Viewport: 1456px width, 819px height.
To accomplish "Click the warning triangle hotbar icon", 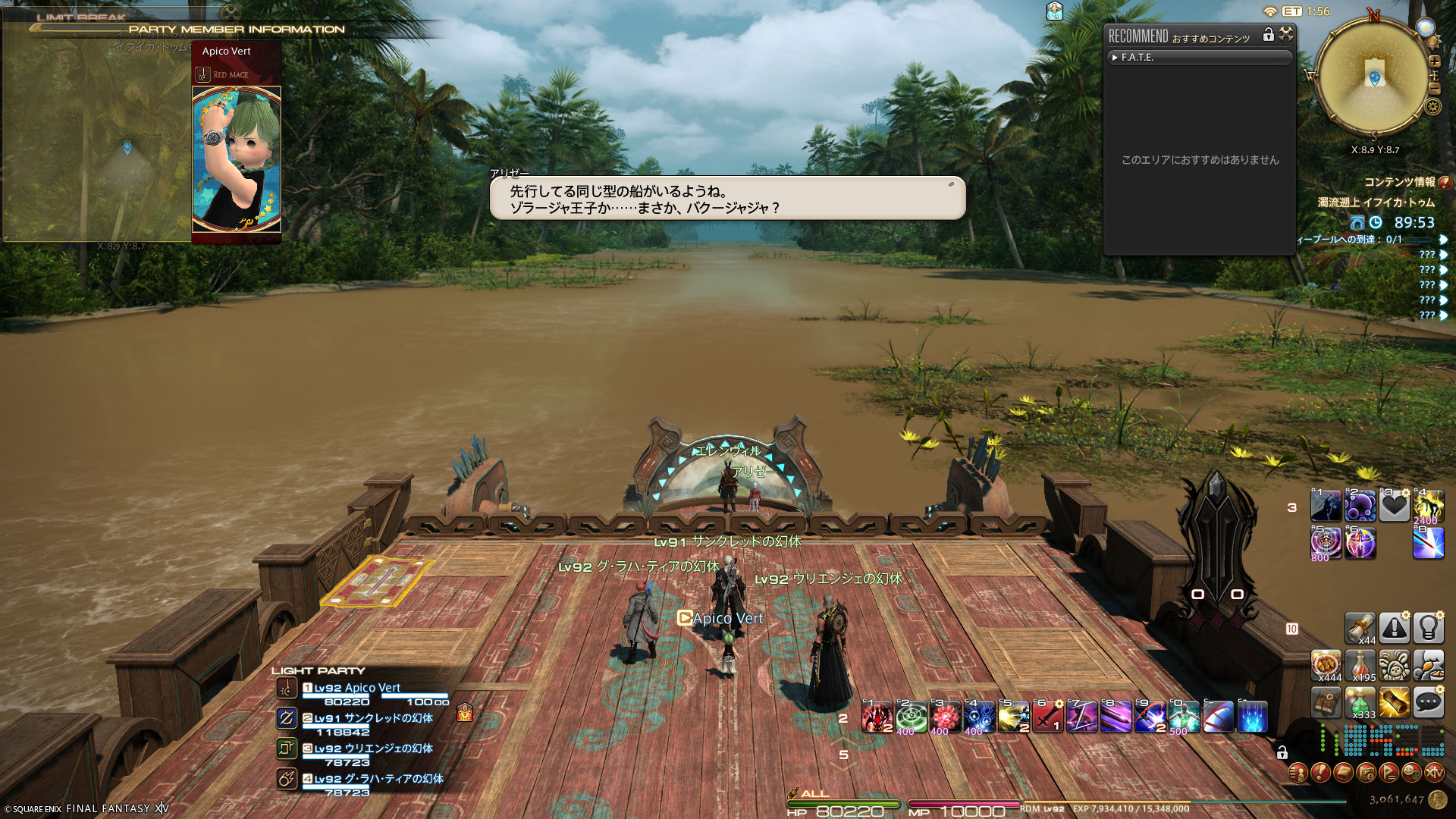I will pos(1394,628).
